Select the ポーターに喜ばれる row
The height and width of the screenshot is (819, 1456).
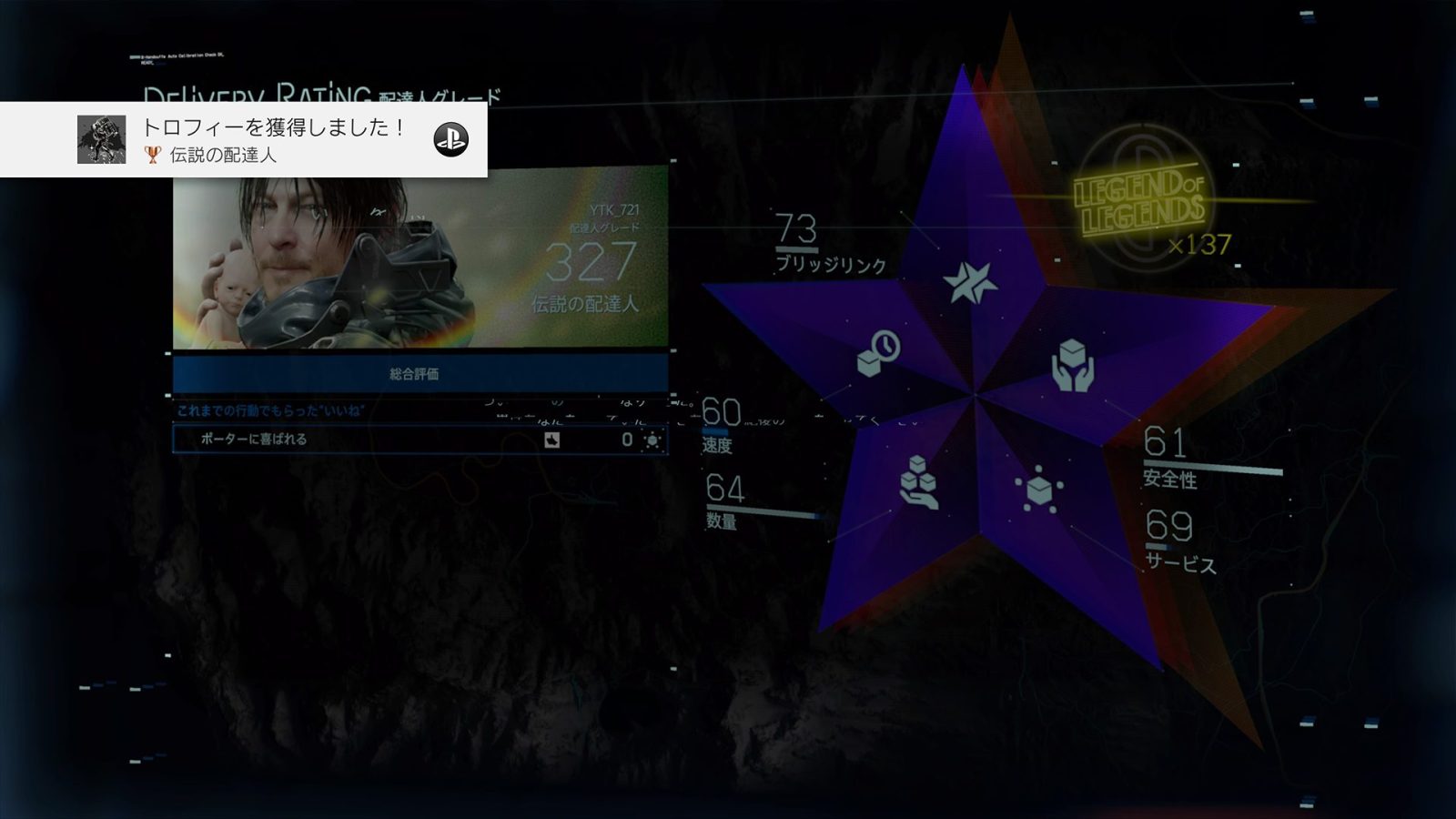(x=420, y=440)
